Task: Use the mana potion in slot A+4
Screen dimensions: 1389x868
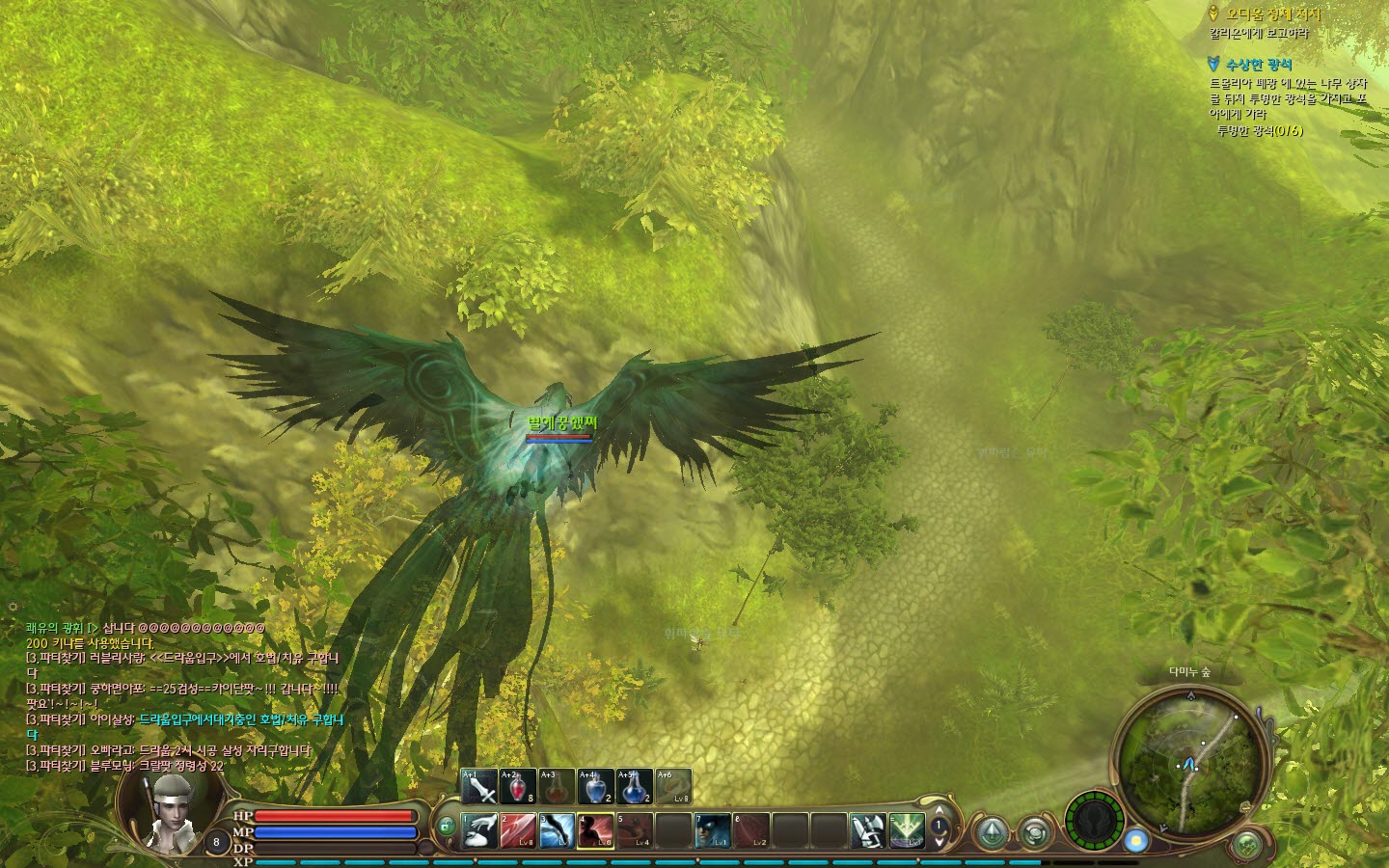Action: [x=595, y=787]
